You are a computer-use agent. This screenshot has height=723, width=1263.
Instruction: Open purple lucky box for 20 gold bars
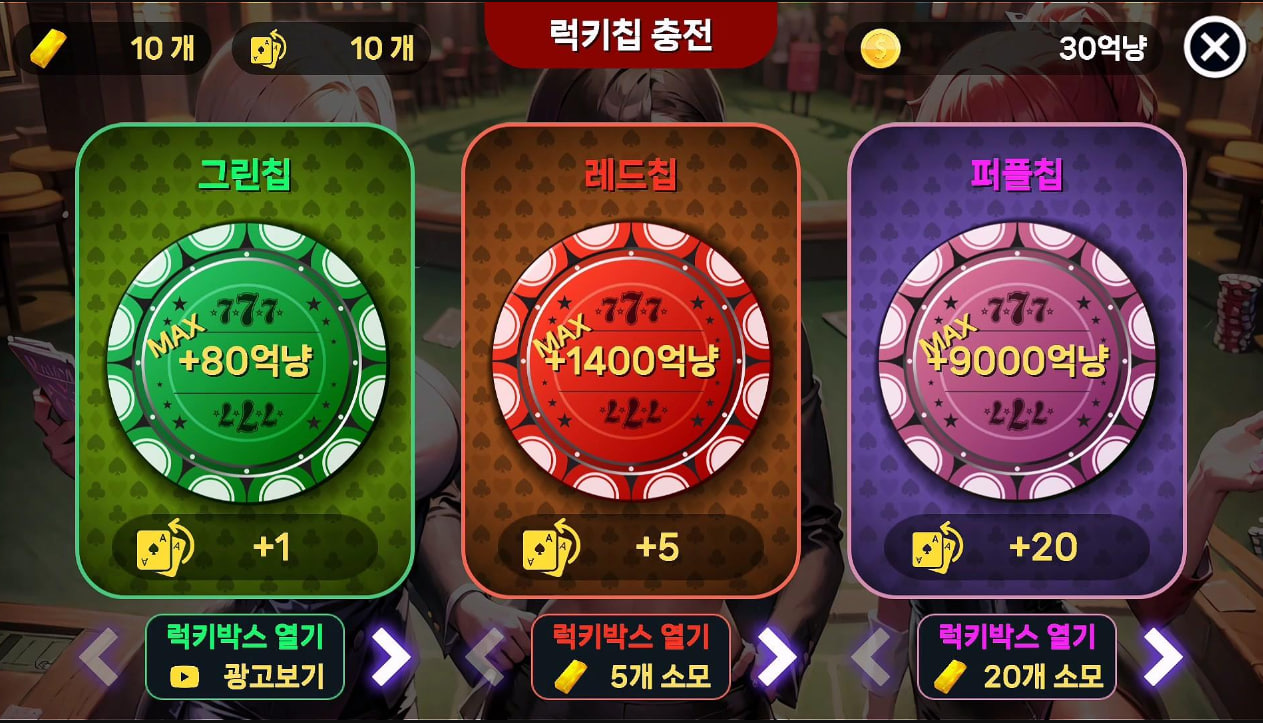point(1016,657)
